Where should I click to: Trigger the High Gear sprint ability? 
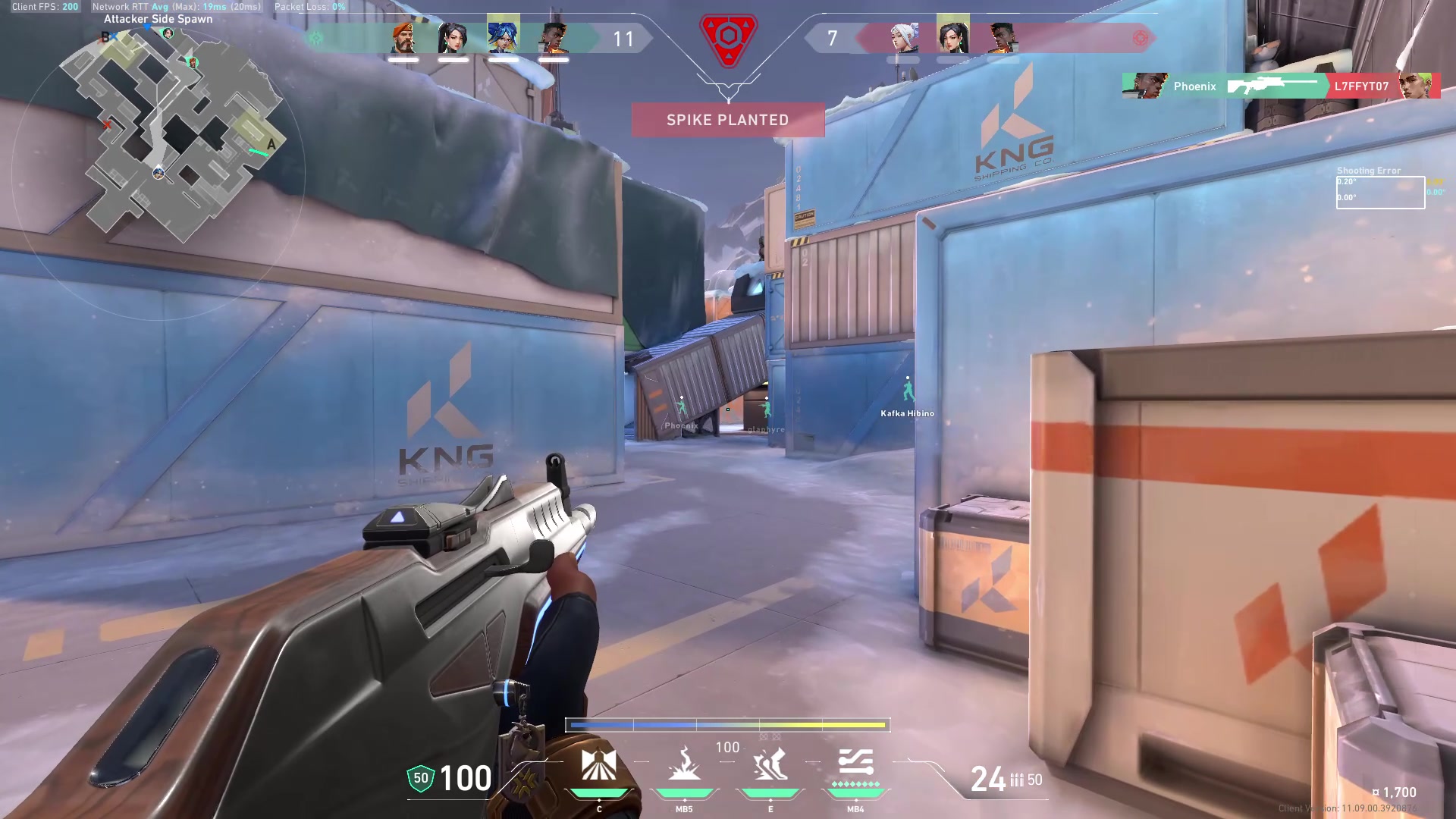(770, 764)
